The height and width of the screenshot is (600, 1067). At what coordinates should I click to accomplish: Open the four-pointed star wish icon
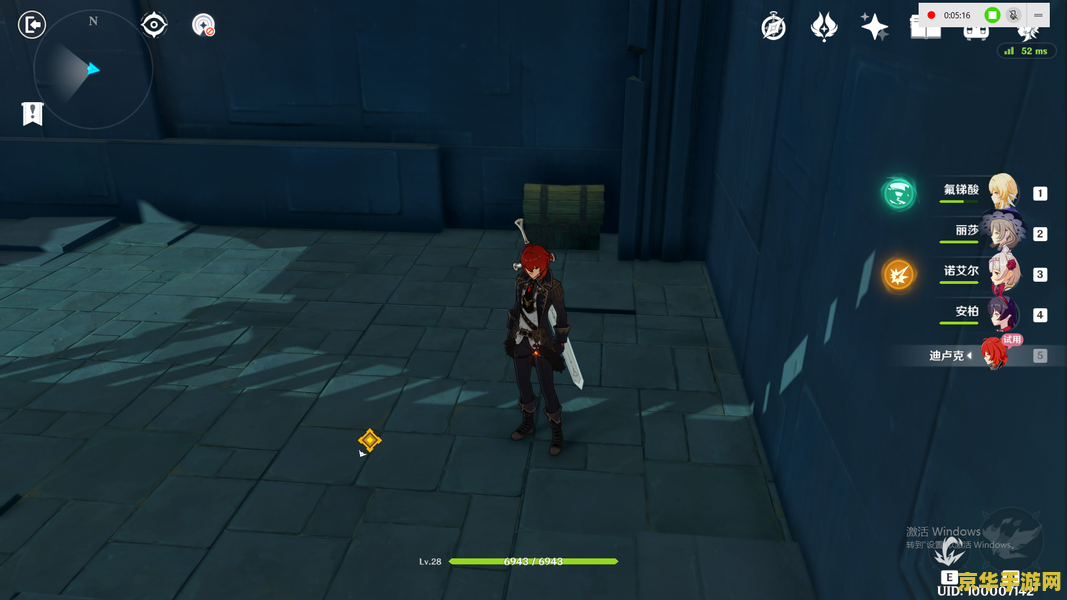tap(874, 27)
